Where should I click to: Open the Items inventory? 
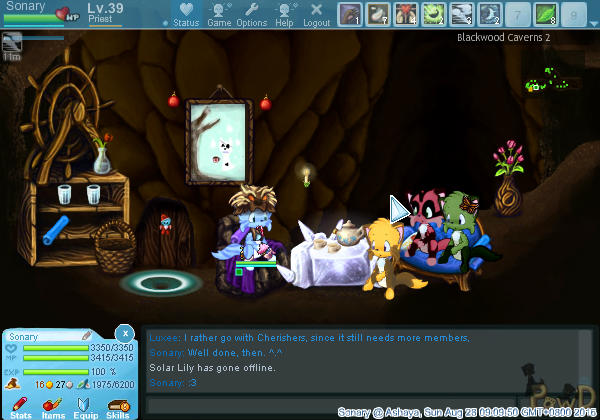pyautogui.click(x=53, y=406)
